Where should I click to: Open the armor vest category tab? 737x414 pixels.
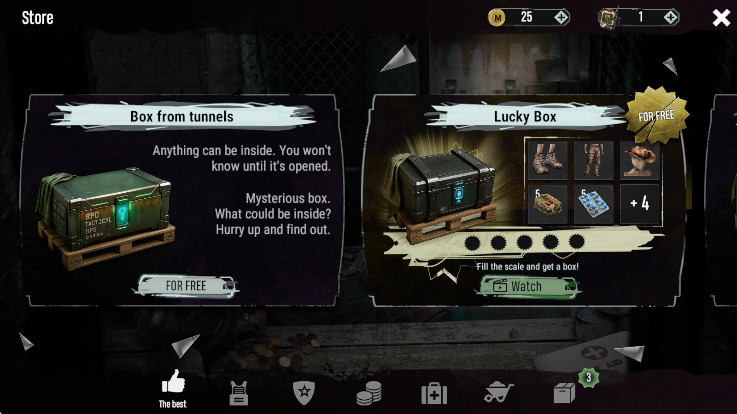click(238, 393)
